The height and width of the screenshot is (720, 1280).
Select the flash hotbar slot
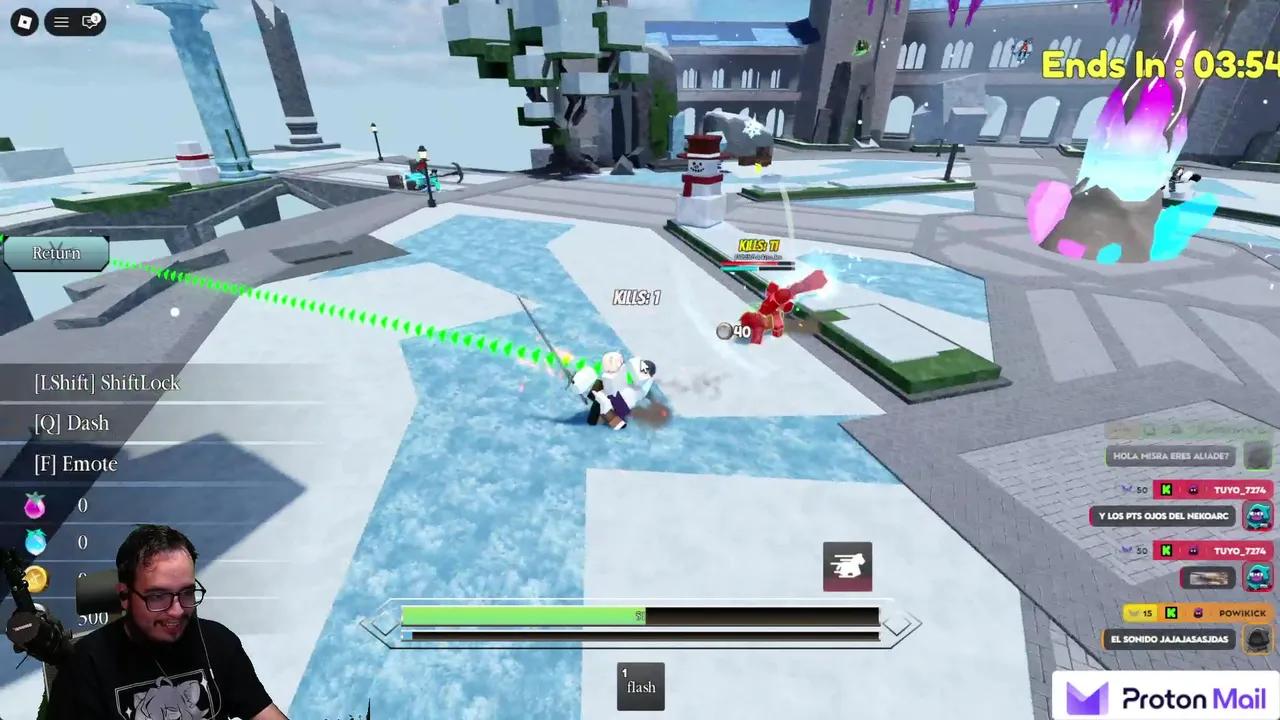click(640, 686)
